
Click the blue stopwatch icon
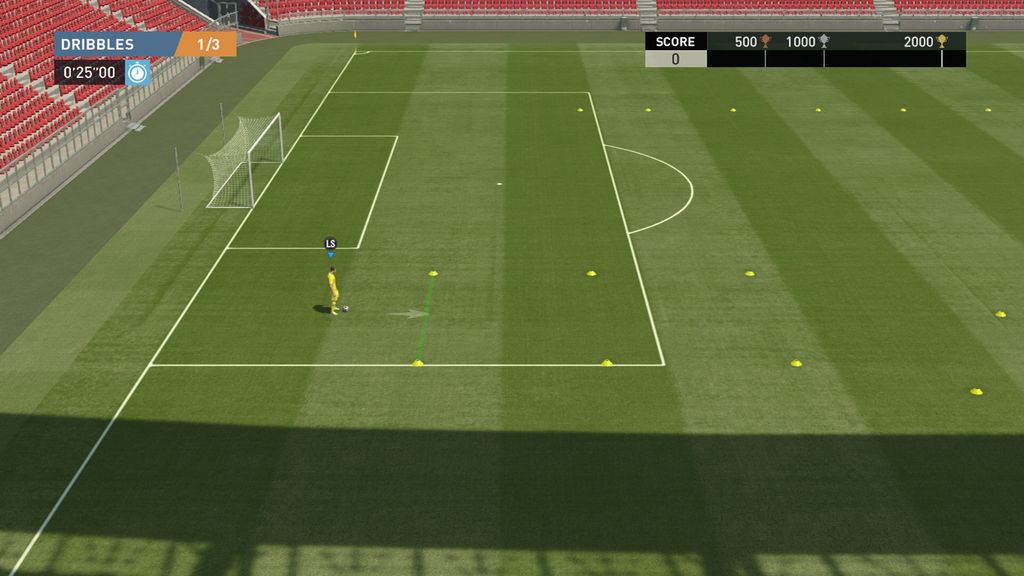click(138, 72)
